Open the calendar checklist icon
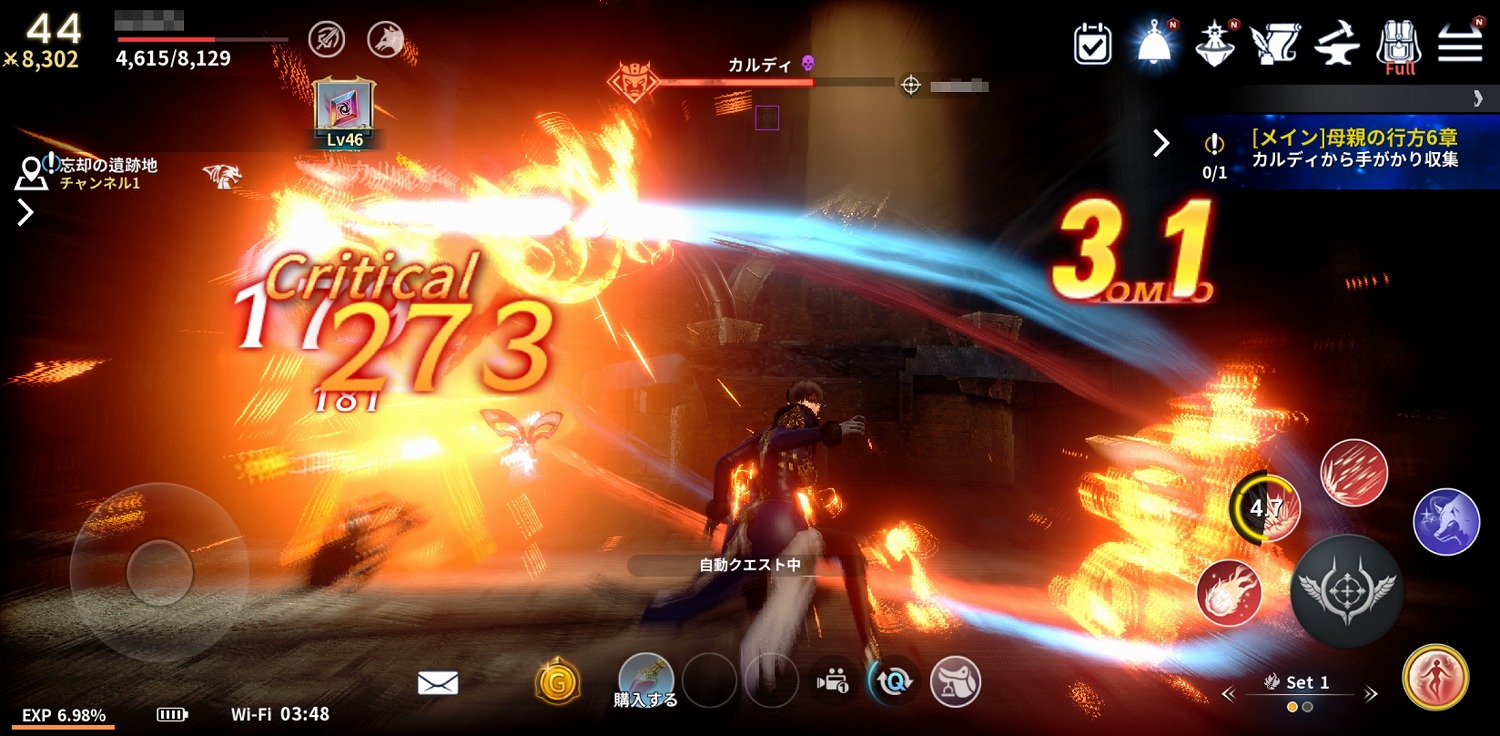 coord(1092,44)
